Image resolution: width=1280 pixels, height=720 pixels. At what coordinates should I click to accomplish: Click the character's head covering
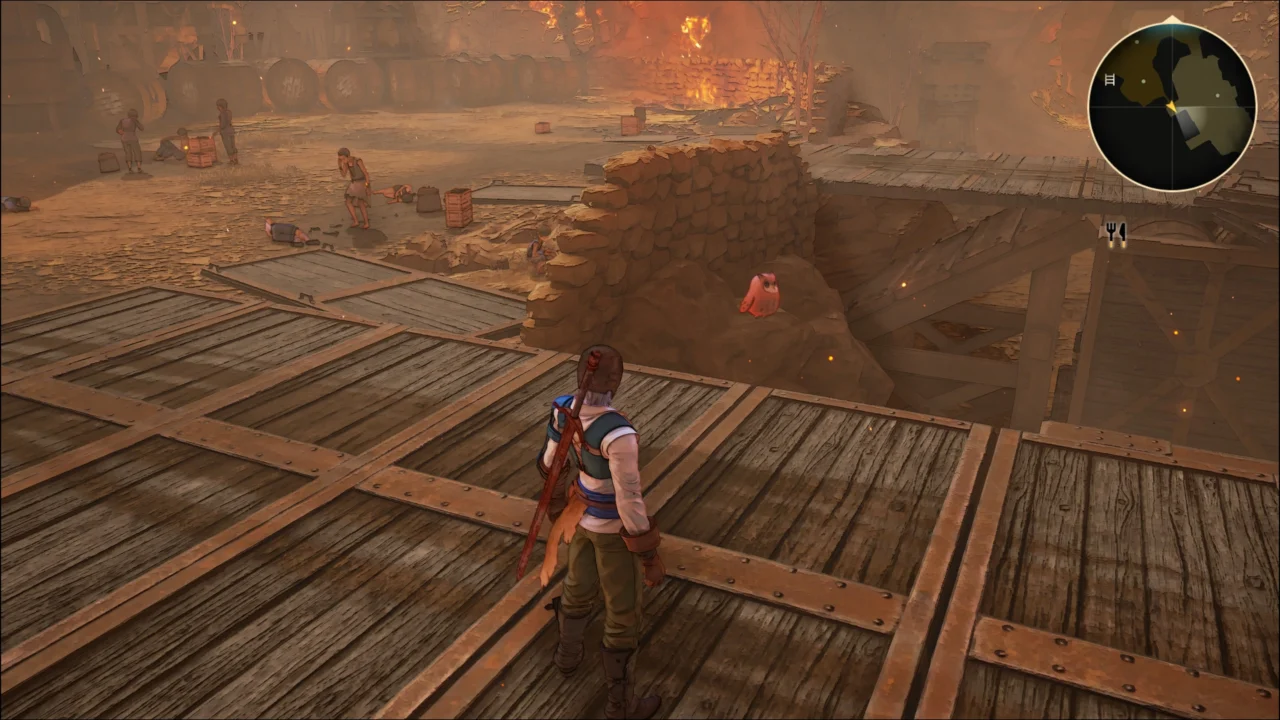(x=598, y=365)
